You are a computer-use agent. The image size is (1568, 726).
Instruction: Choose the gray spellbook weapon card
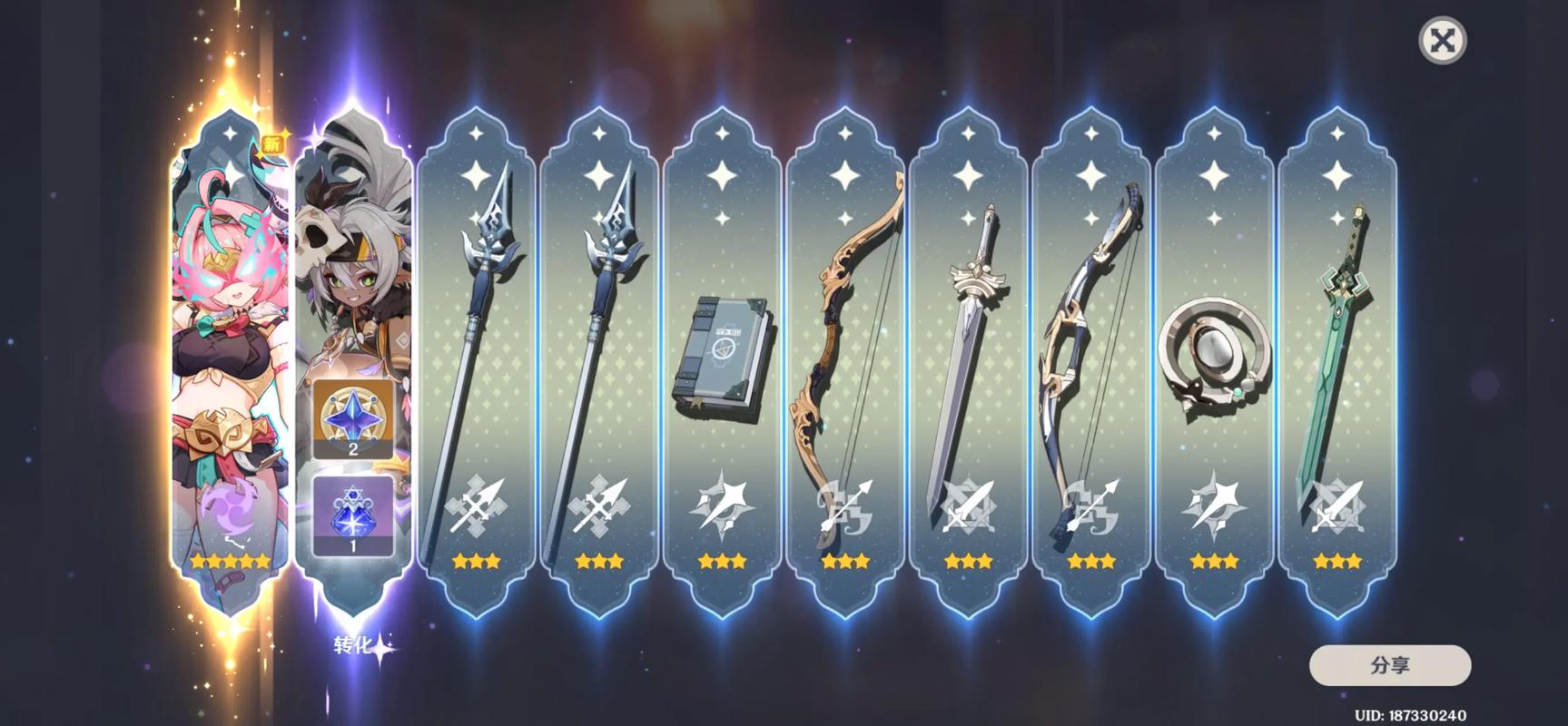point(723,363)
